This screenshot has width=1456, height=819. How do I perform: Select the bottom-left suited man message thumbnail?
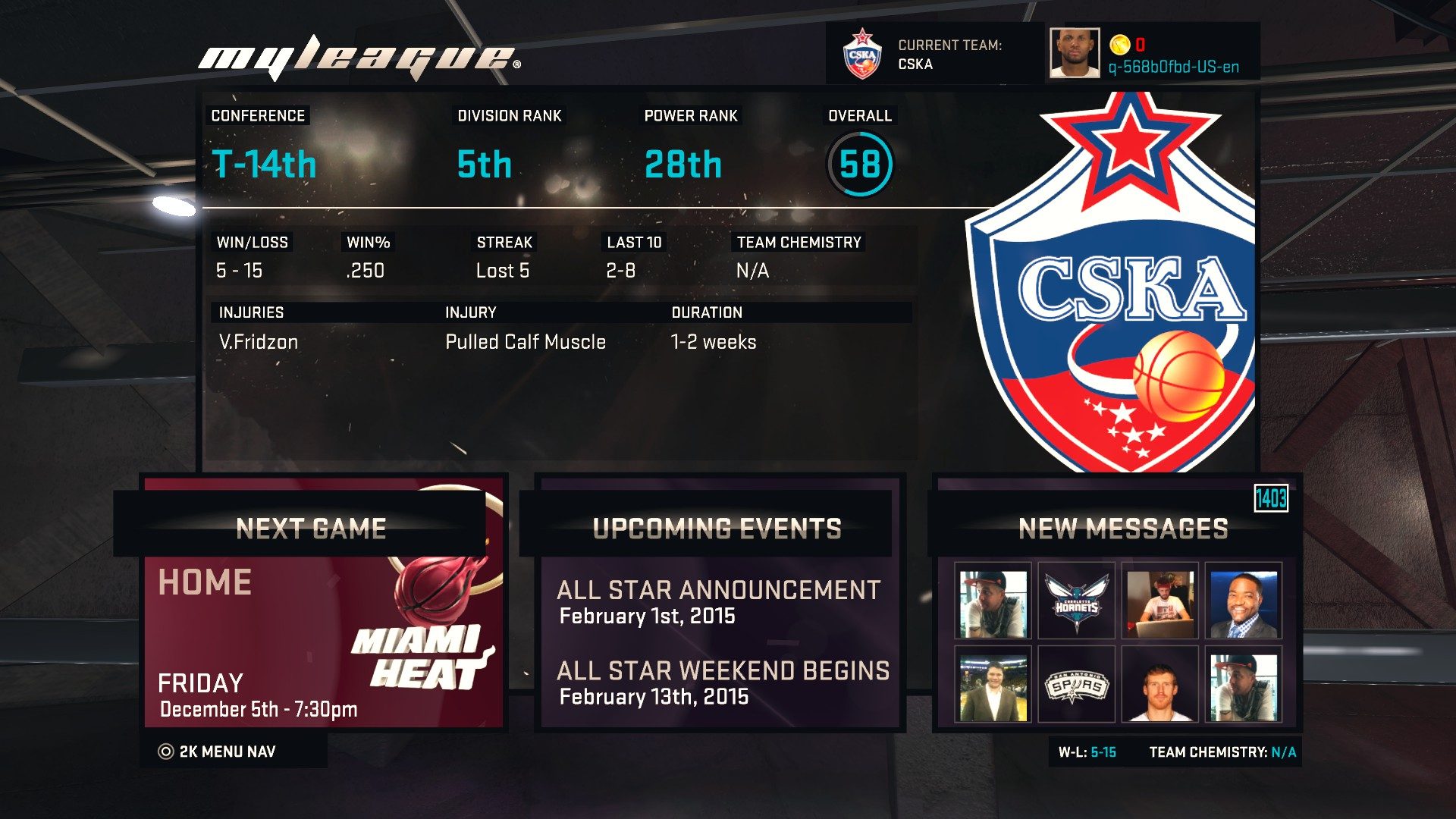(x=992, y=686)
